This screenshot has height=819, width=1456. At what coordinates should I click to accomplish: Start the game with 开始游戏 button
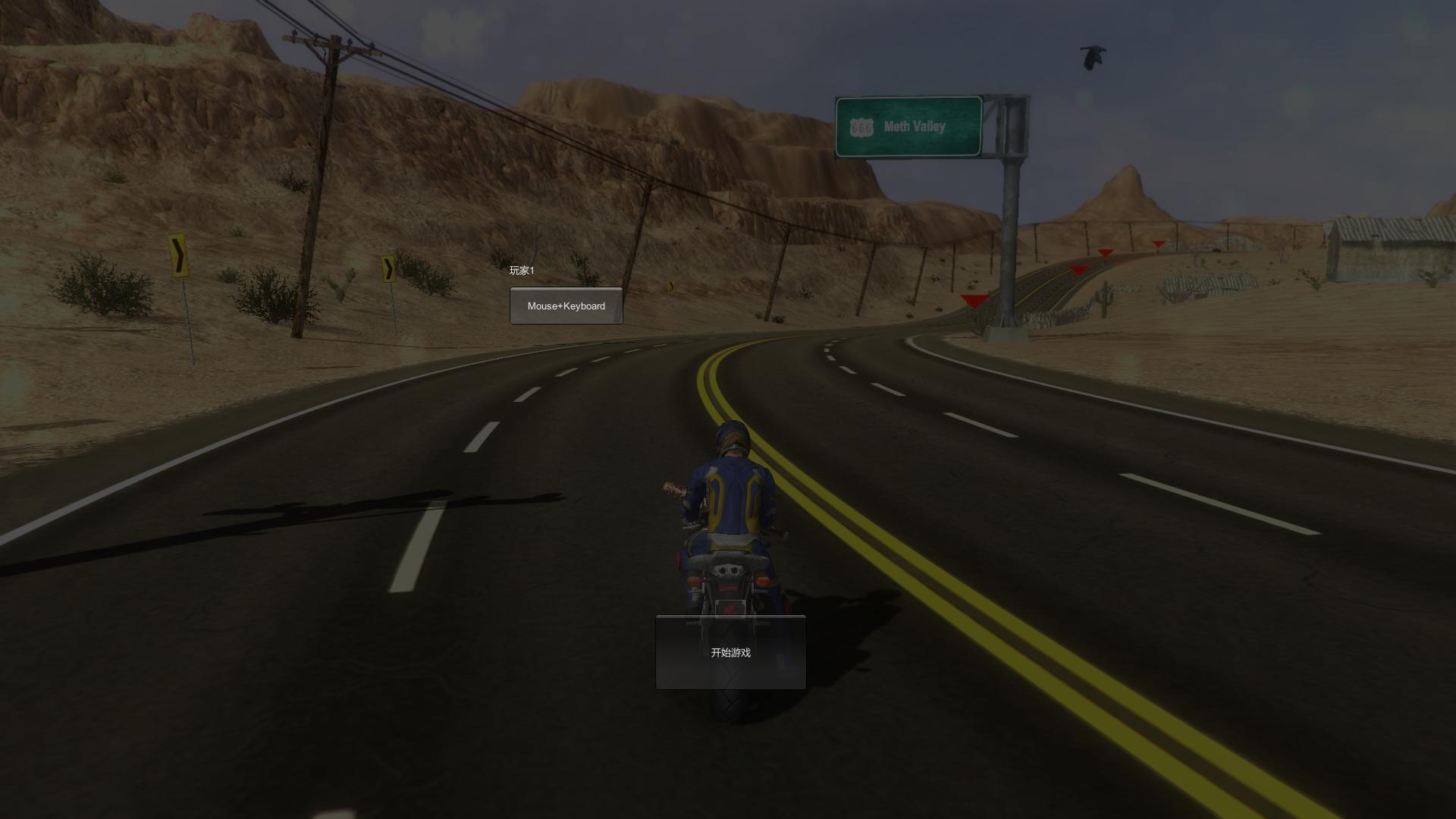(x=730, y=652)
